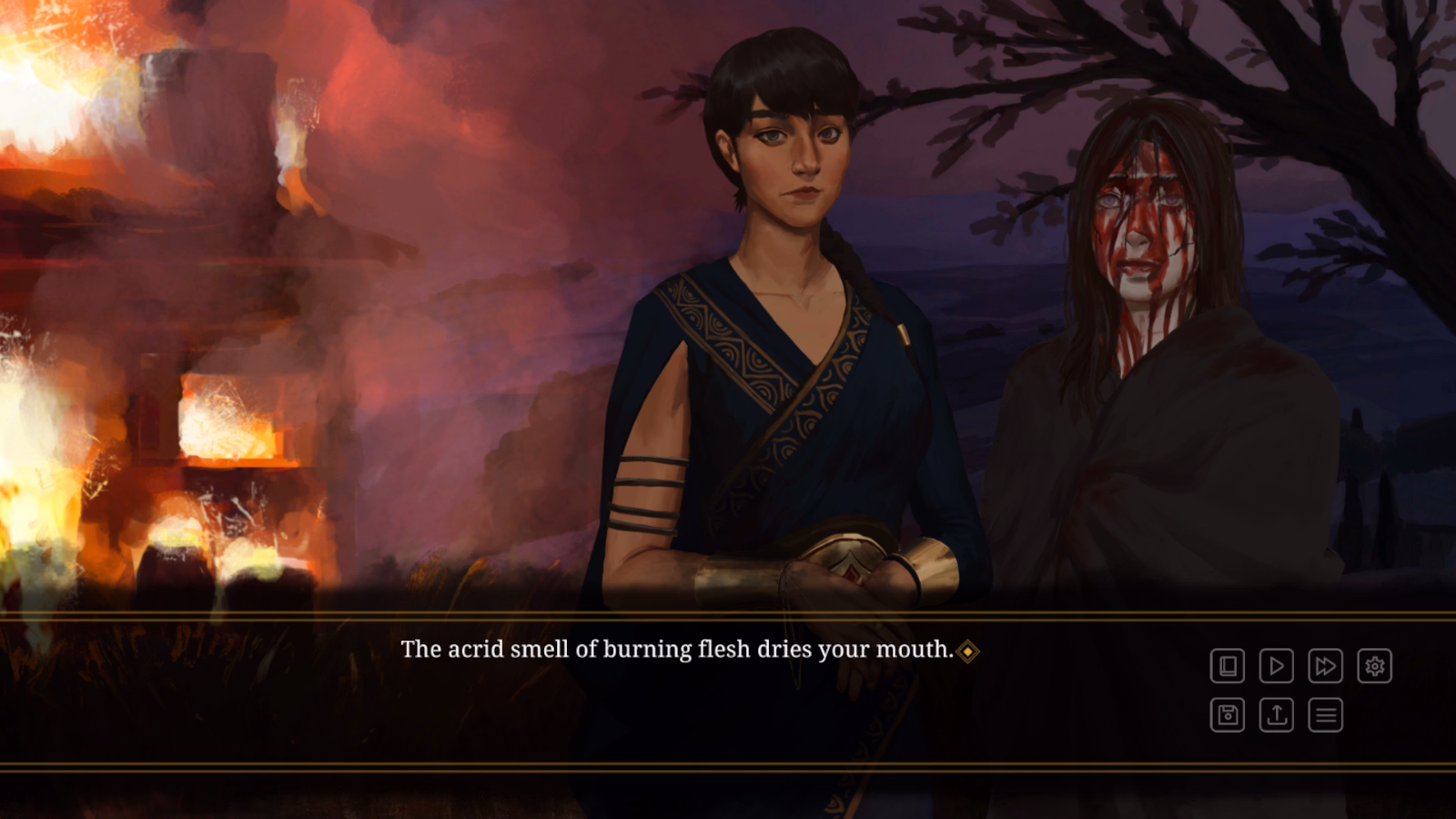Open the hamburger game menu
This screenshot has height=819, width=1456.
pos(1324,714)
